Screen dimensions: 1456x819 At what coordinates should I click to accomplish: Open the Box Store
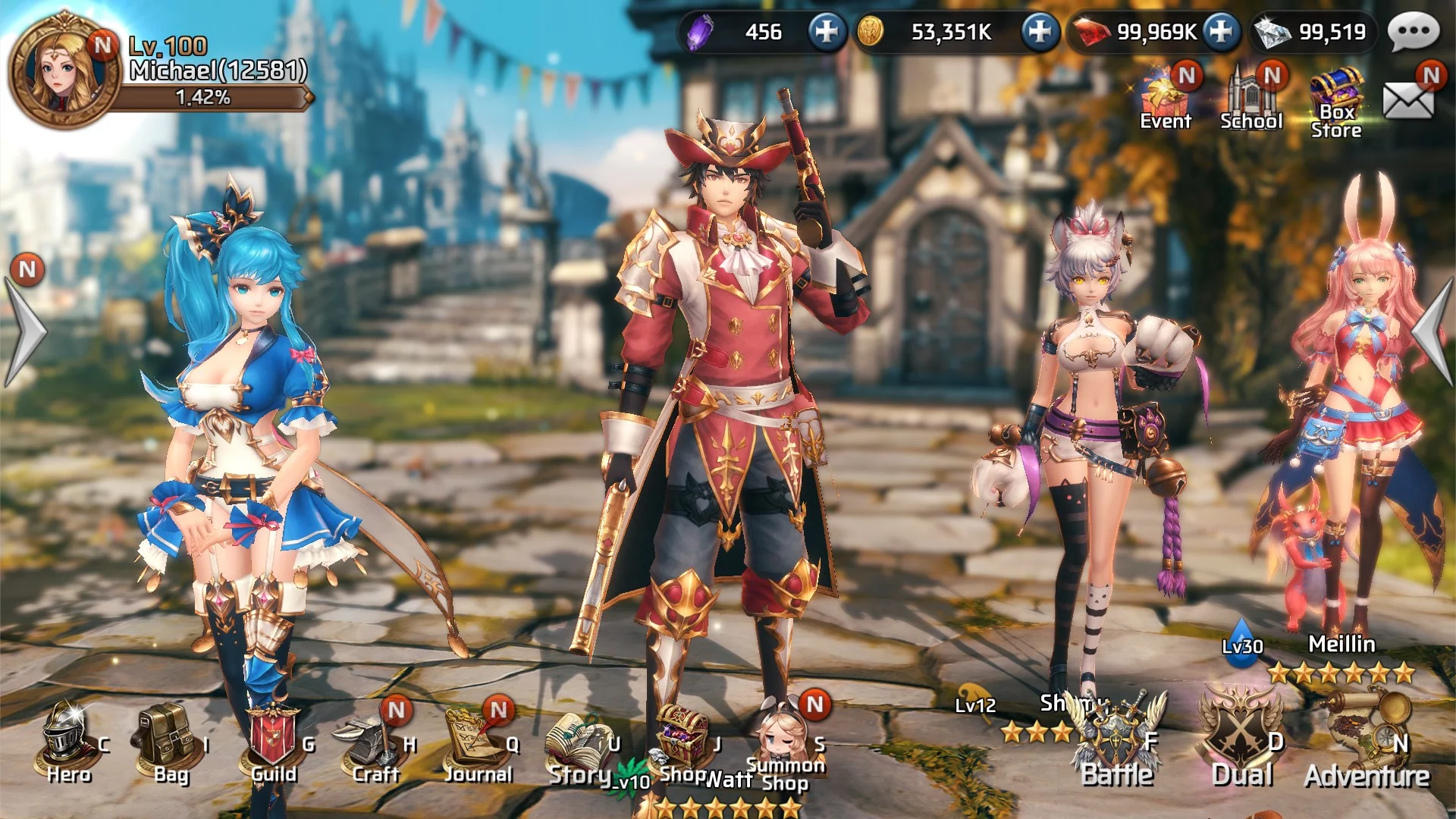tap(1336, 102)
